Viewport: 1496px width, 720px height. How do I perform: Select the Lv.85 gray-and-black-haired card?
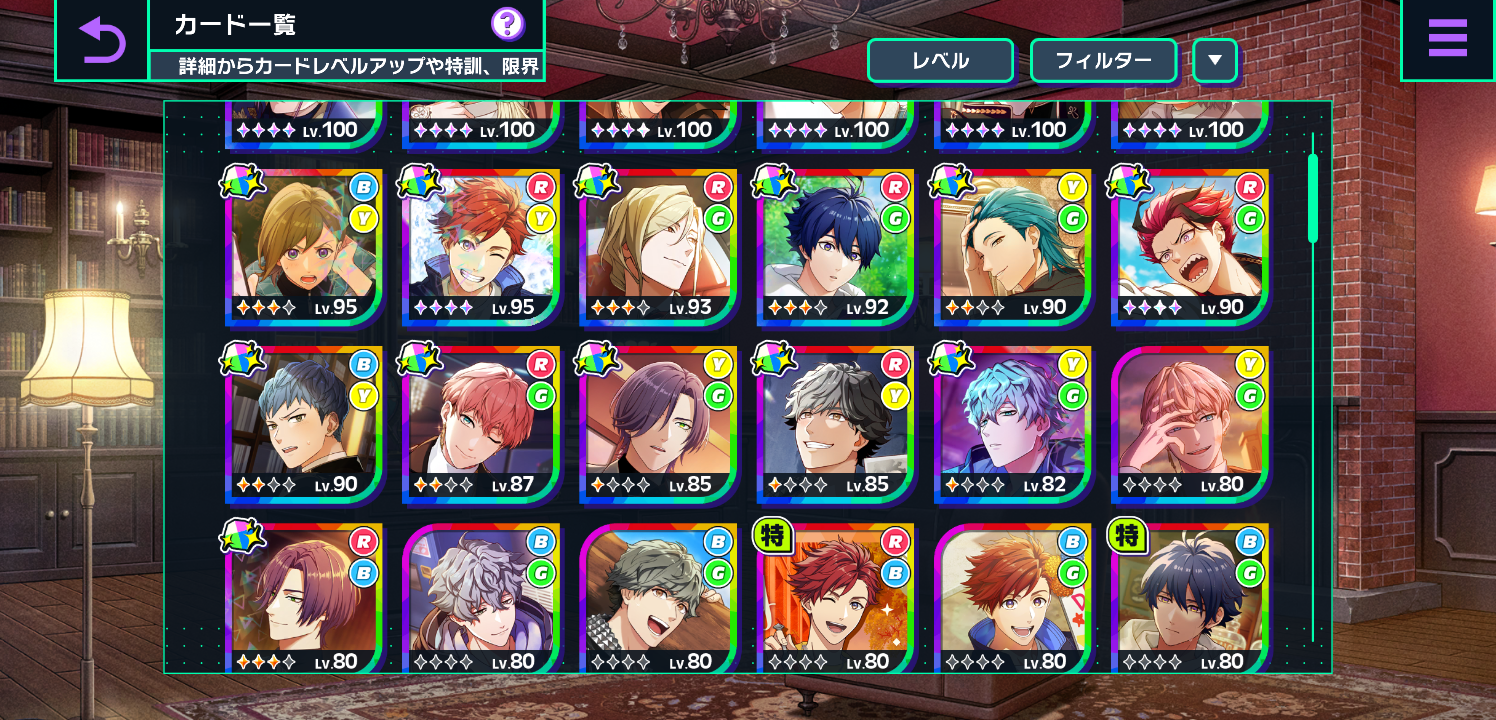[835, 423]
